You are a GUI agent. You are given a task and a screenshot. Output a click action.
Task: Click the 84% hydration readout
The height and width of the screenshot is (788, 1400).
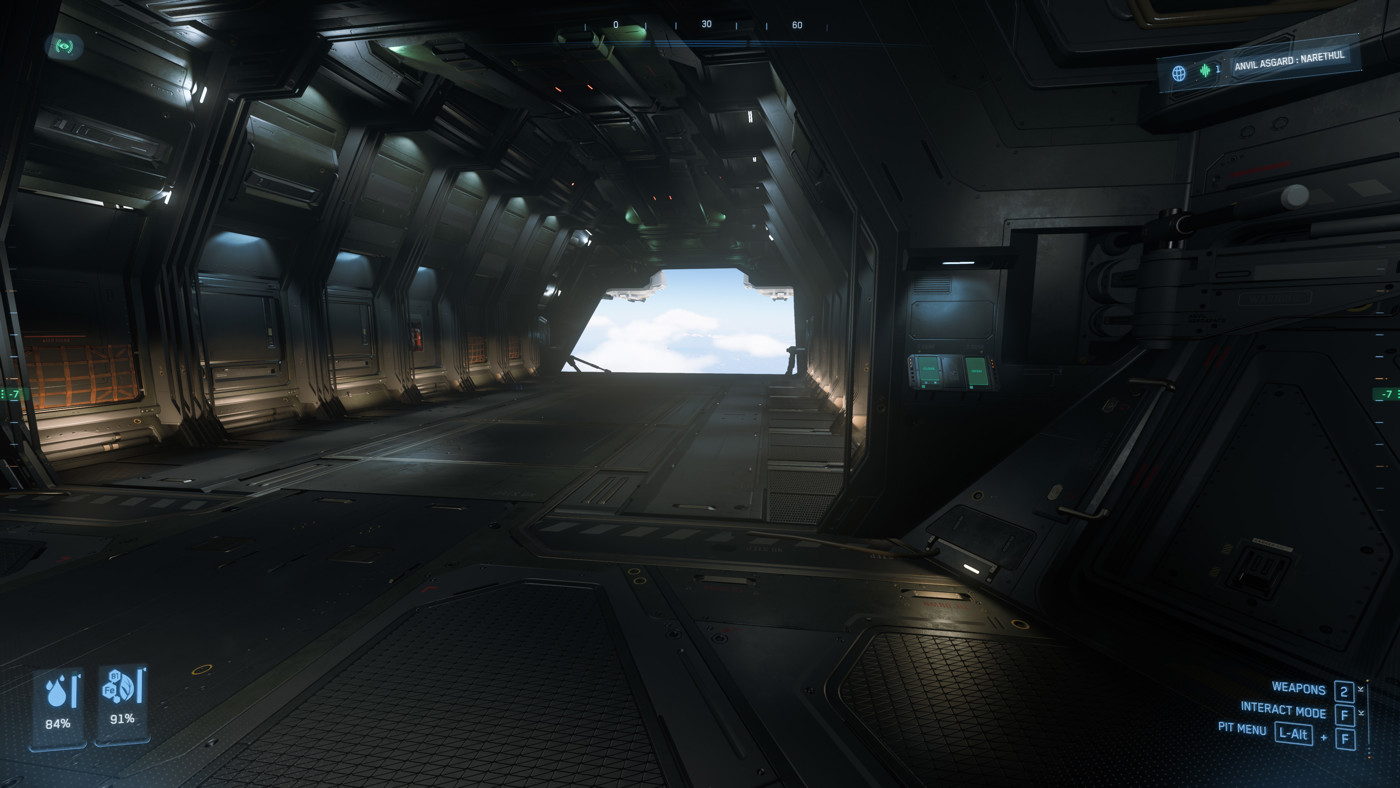coord(58,723)
